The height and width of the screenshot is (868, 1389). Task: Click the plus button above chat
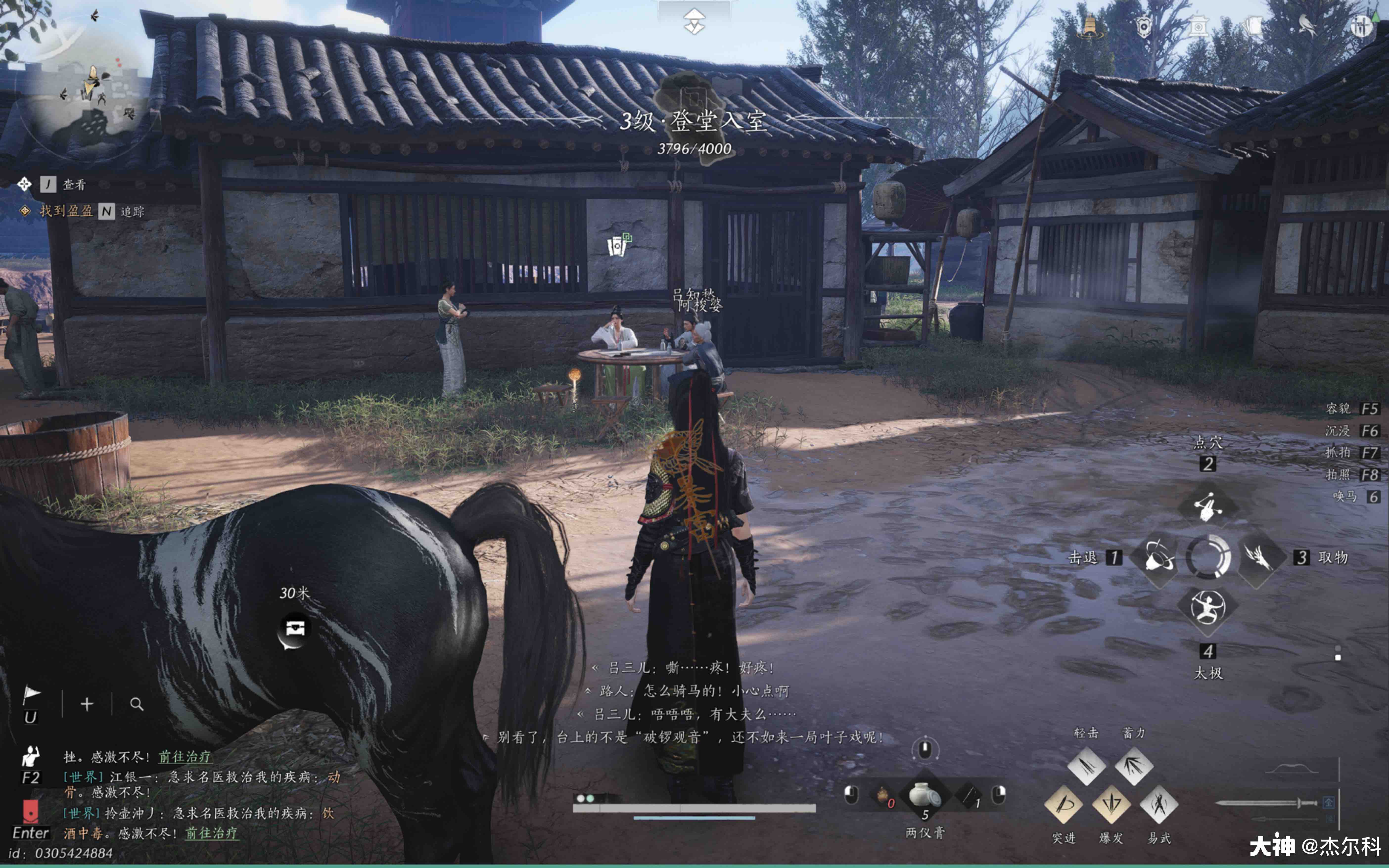tap(87, 704)
